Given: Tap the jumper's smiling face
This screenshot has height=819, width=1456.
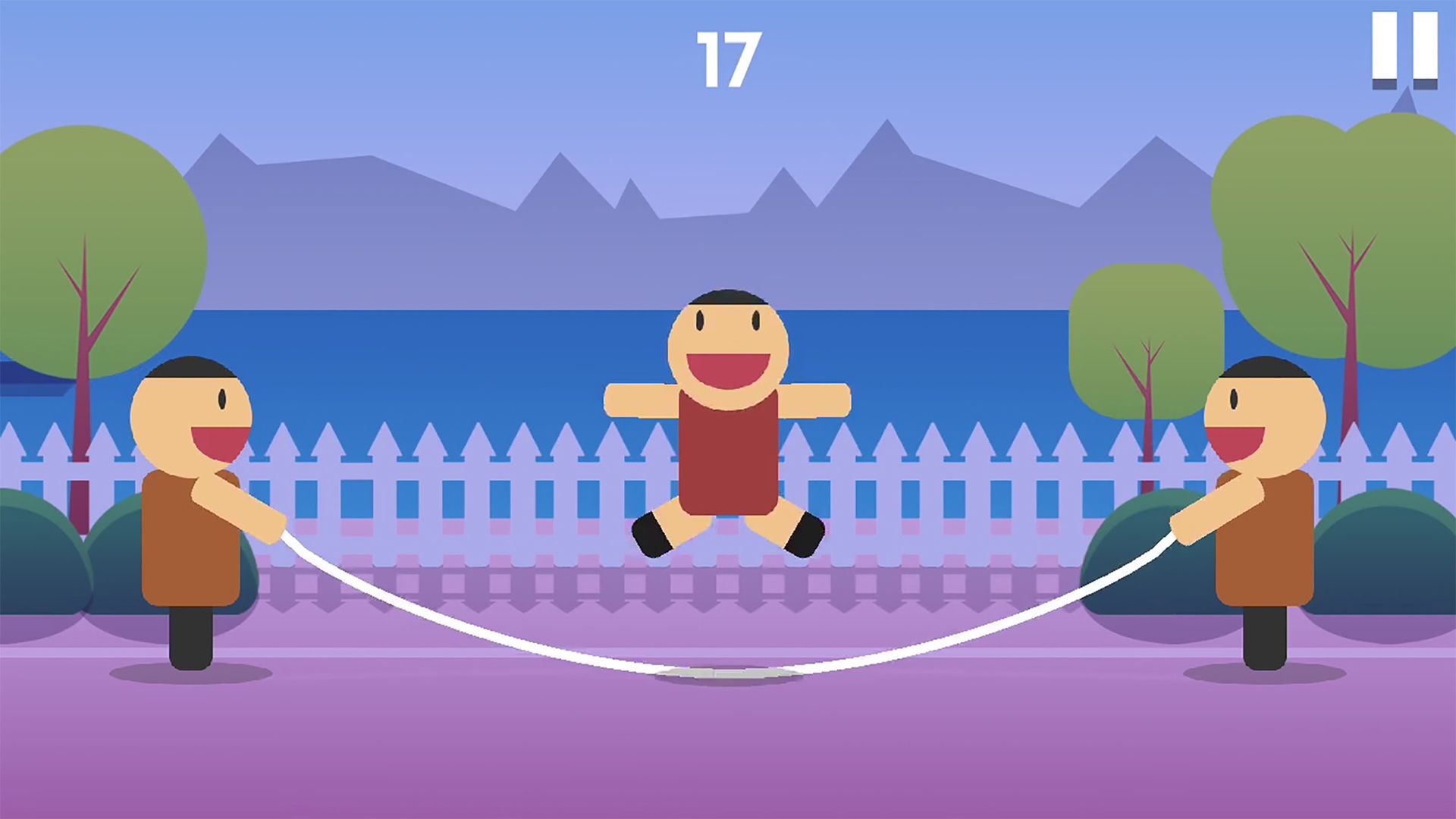Looking at the screenshot, I should pyautogui.click(x=726, y=345).
